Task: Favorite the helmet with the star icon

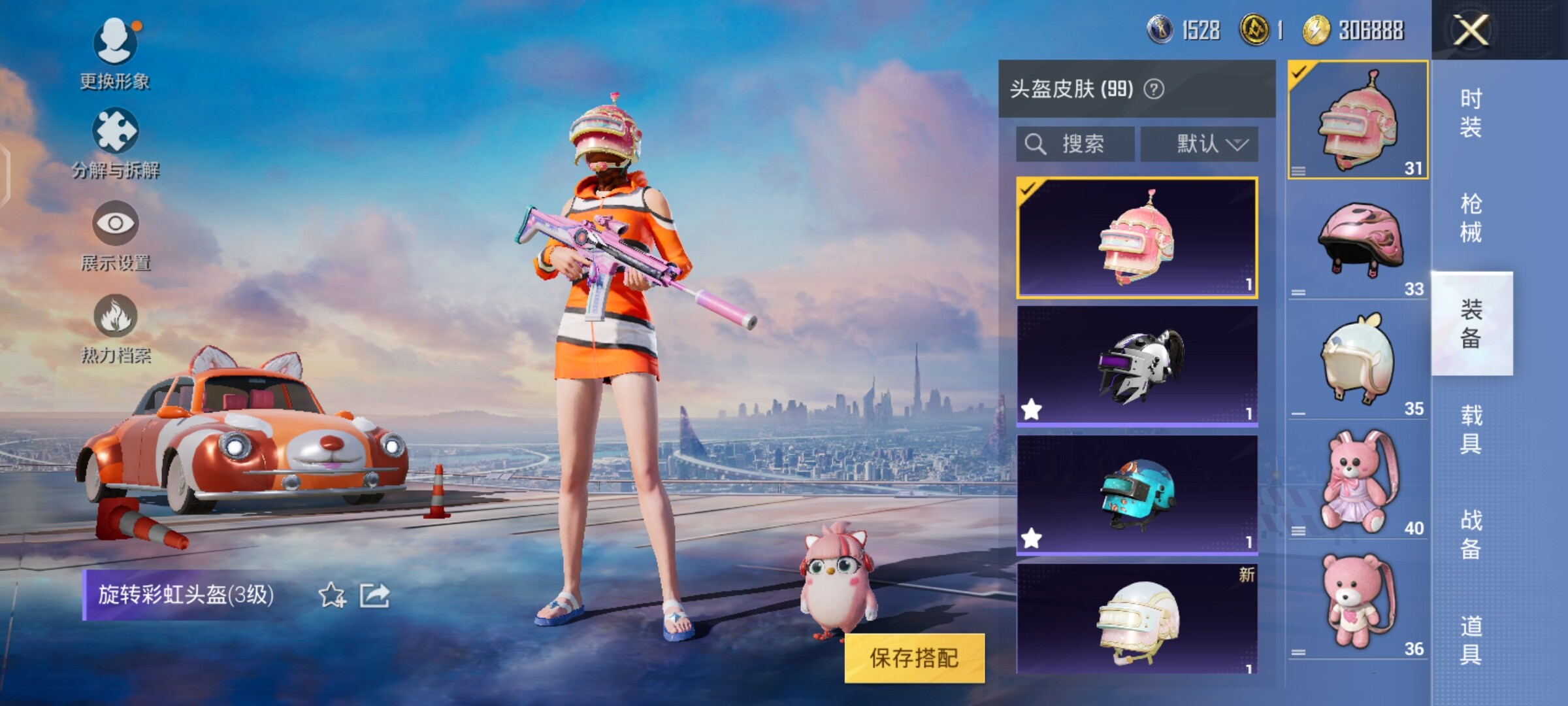Action: point(332,596)
